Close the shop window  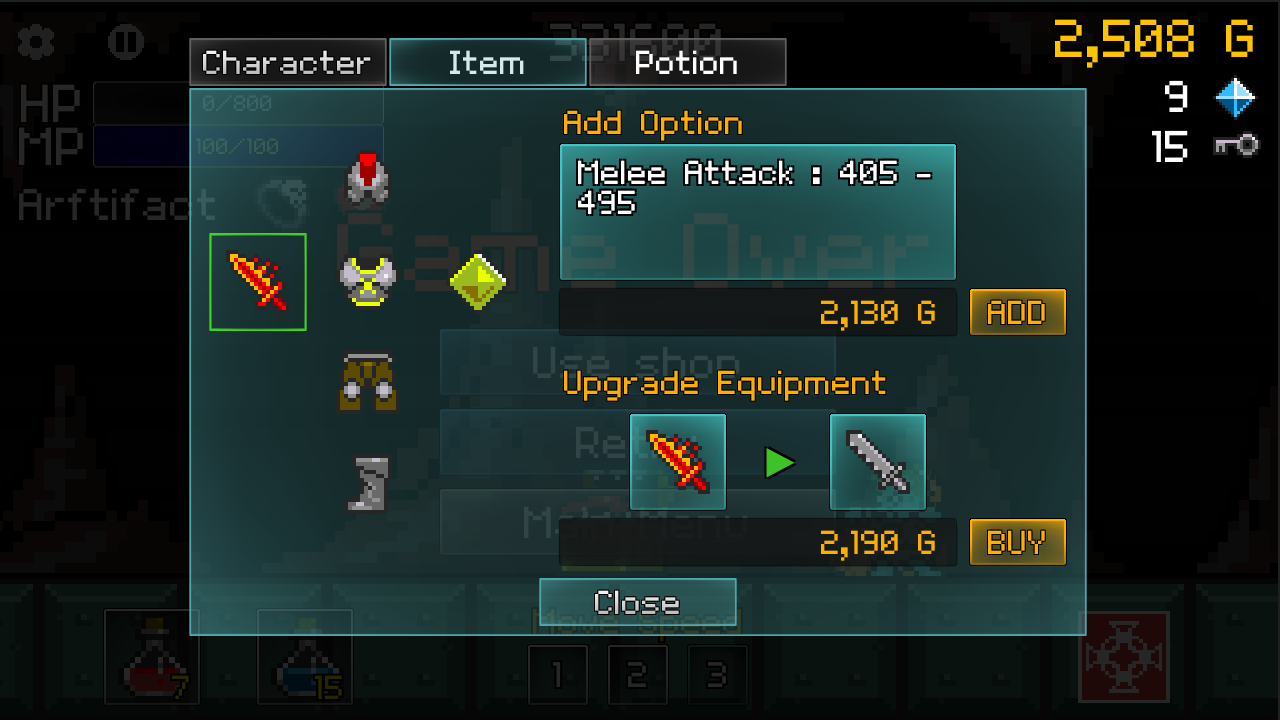coord(637,602)
